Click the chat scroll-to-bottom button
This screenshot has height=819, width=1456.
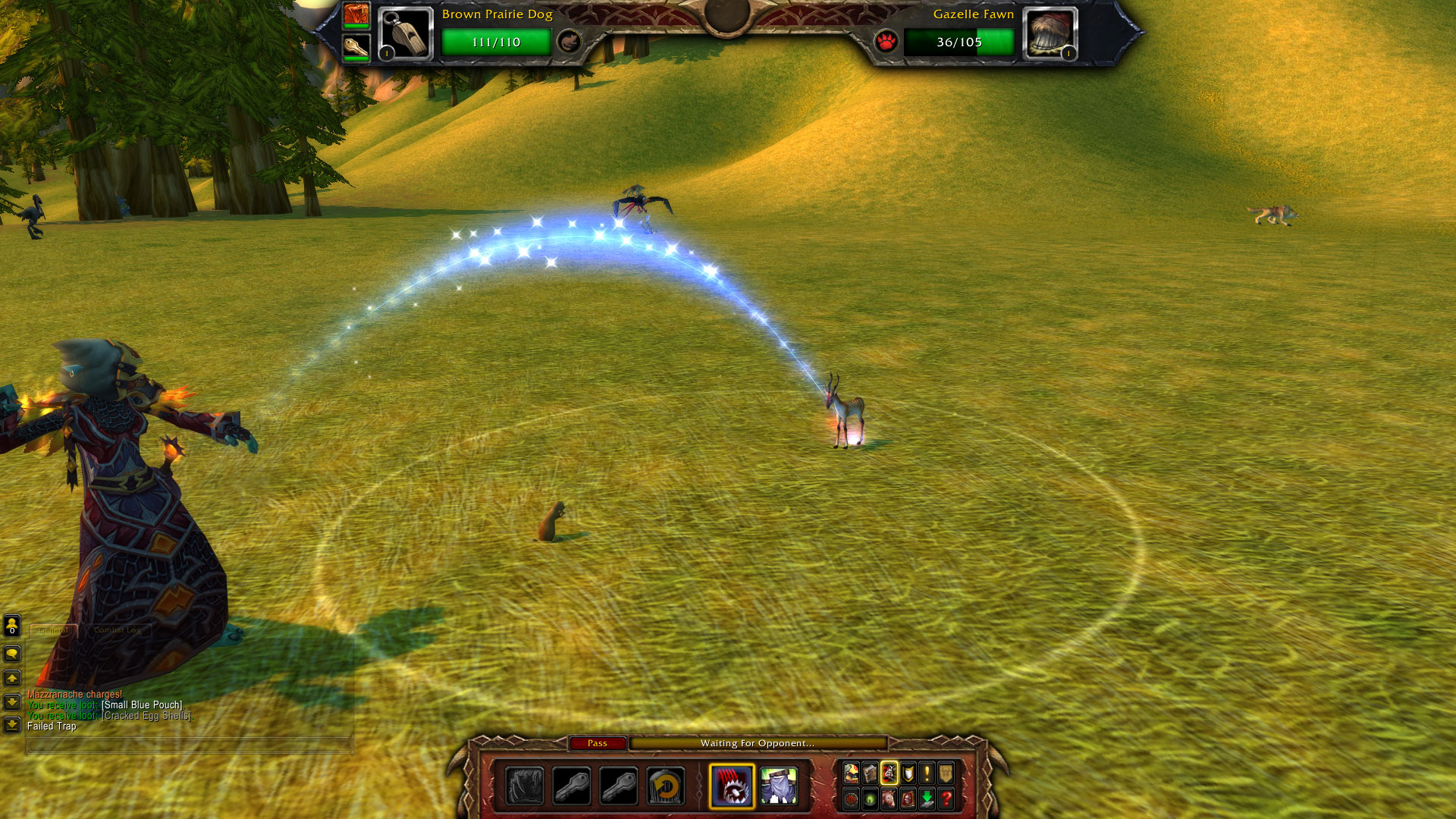(12, 726)
